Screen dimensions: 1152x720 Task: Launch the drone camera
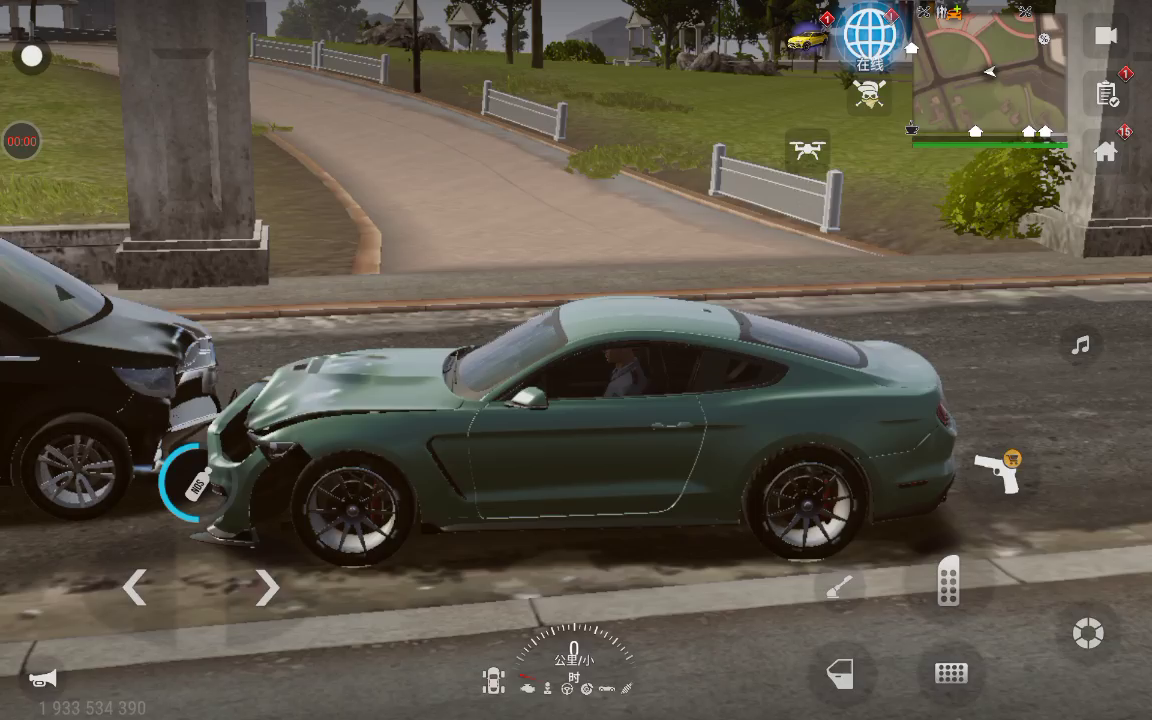click(807, 150)
